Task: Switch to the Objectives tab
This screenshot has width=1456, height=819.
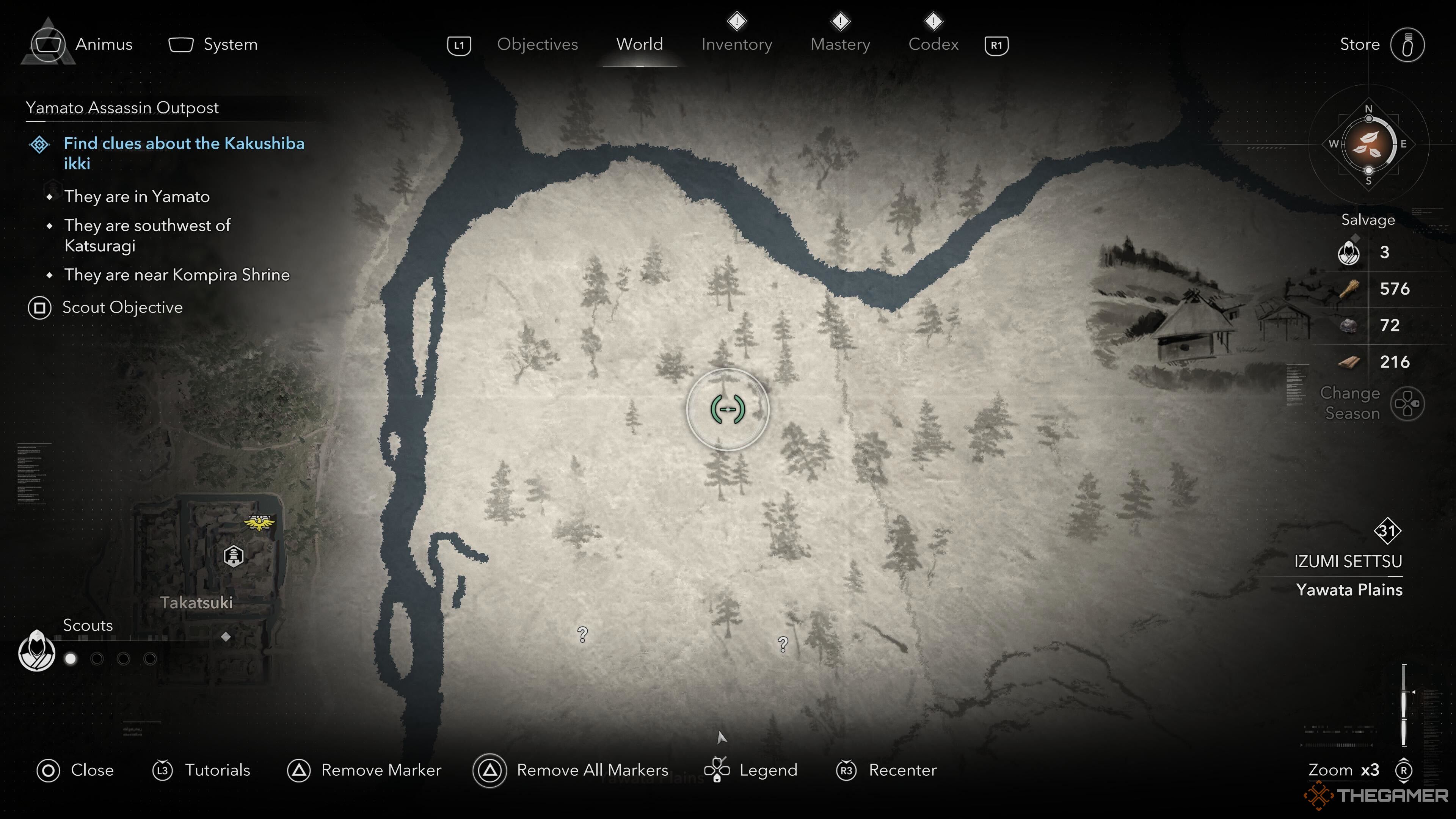Action: 537,44
